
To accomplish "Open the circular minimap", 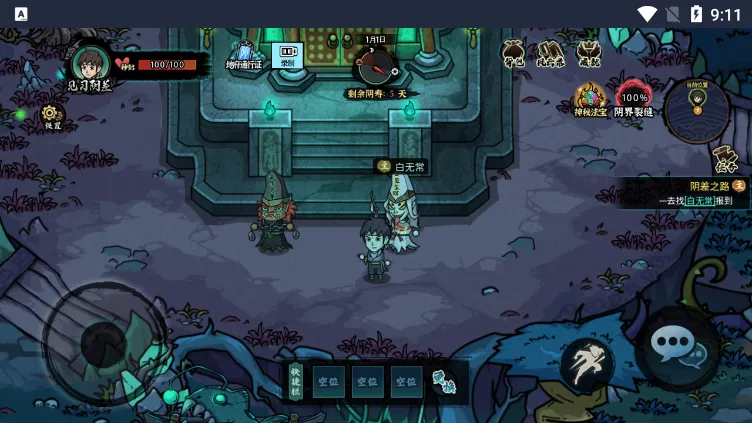I will coord(697,110).
